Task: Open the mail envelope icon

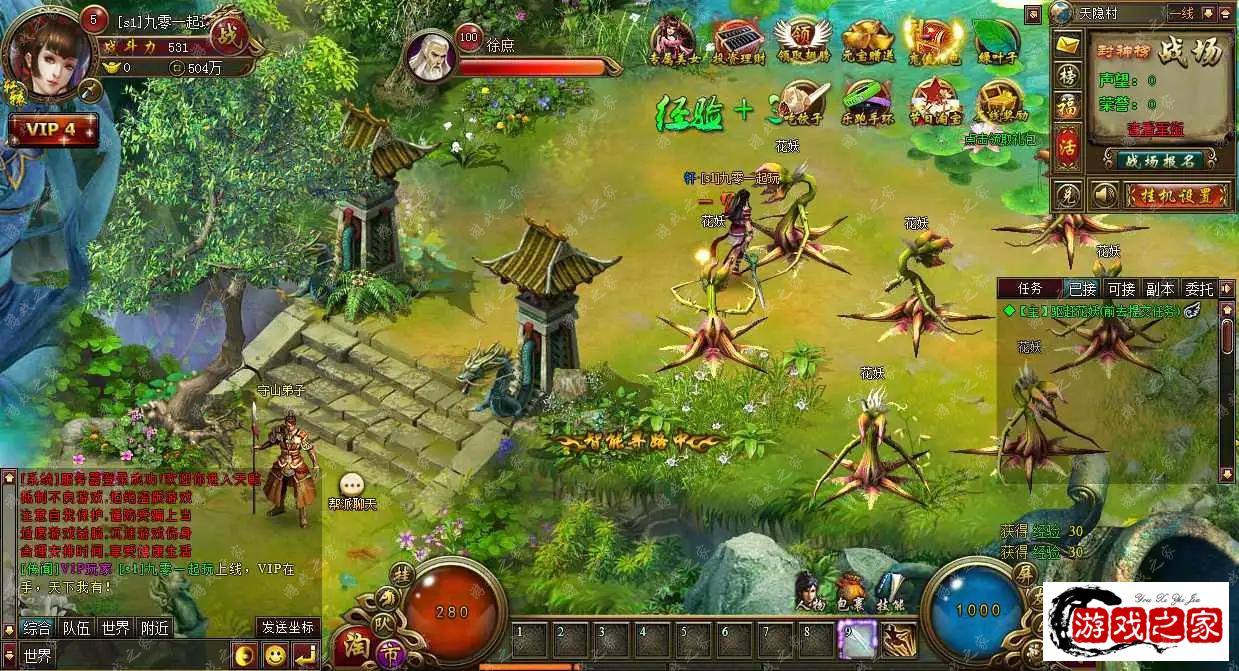Action: (x=1069, y=45)
